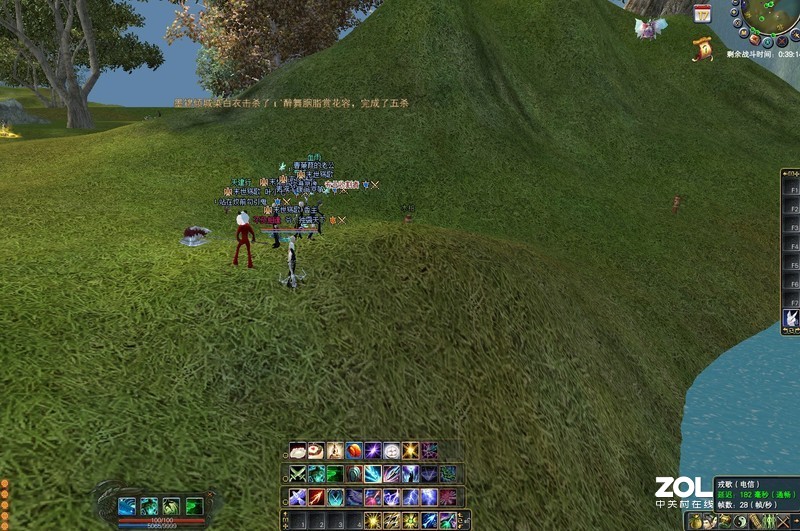Open the circular minimap

(x=768, y=17)
